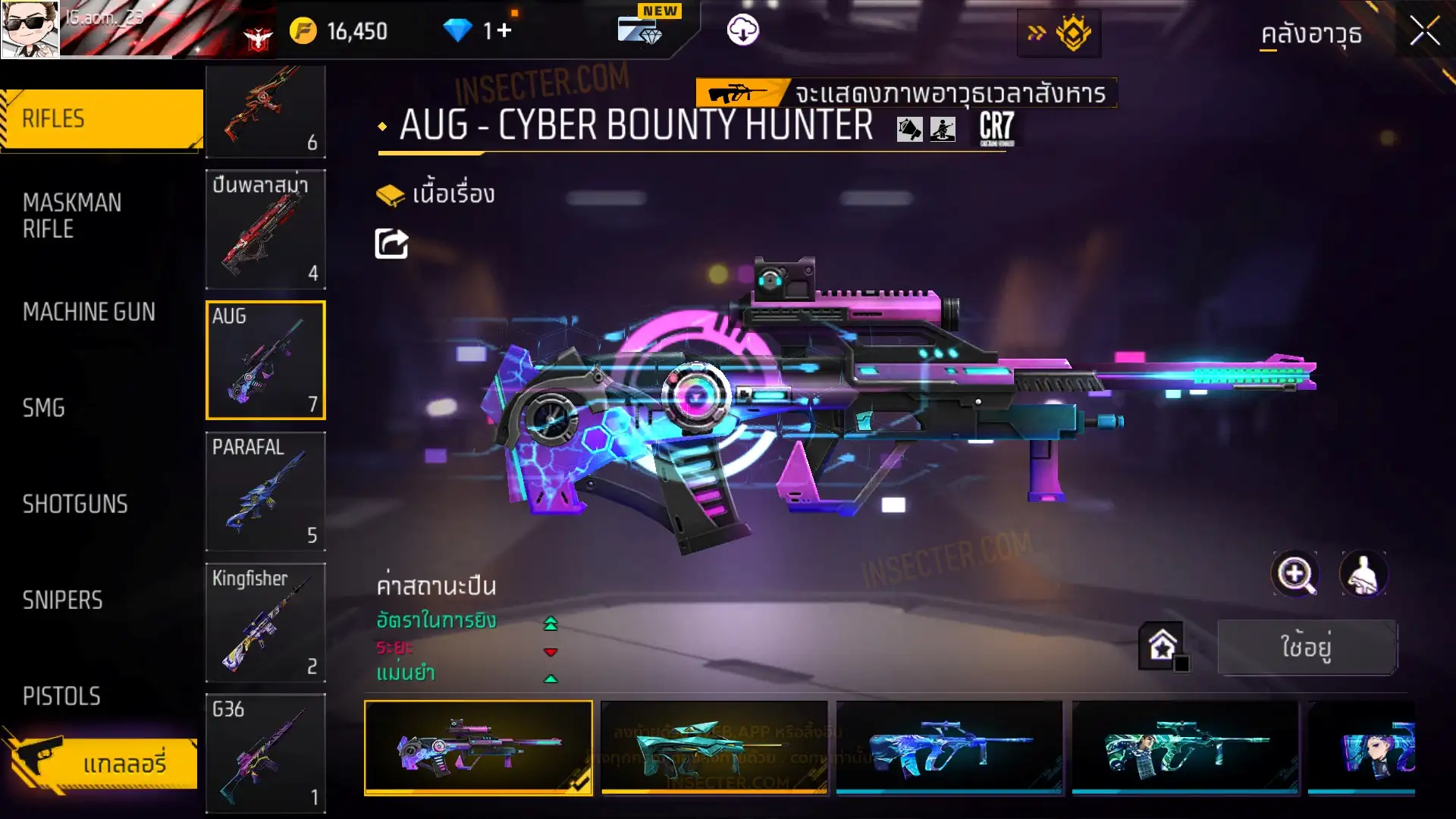The image size is (1456, 819).
Task: Pick the G36 weapon tile
Action: [x=265, y=753]
